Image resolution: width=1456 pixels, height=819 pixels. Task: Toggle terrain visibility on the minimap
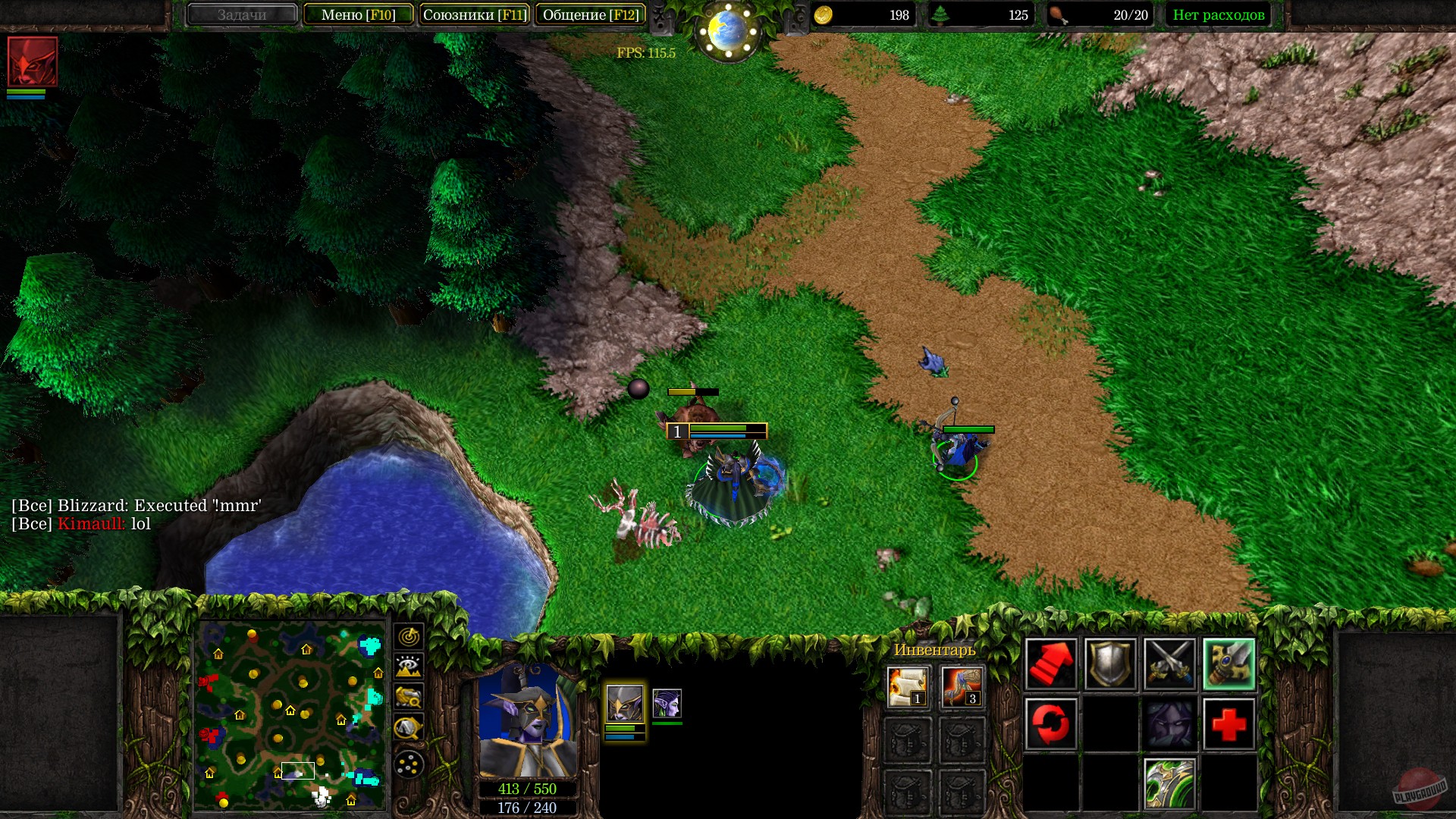coord(409,666)
